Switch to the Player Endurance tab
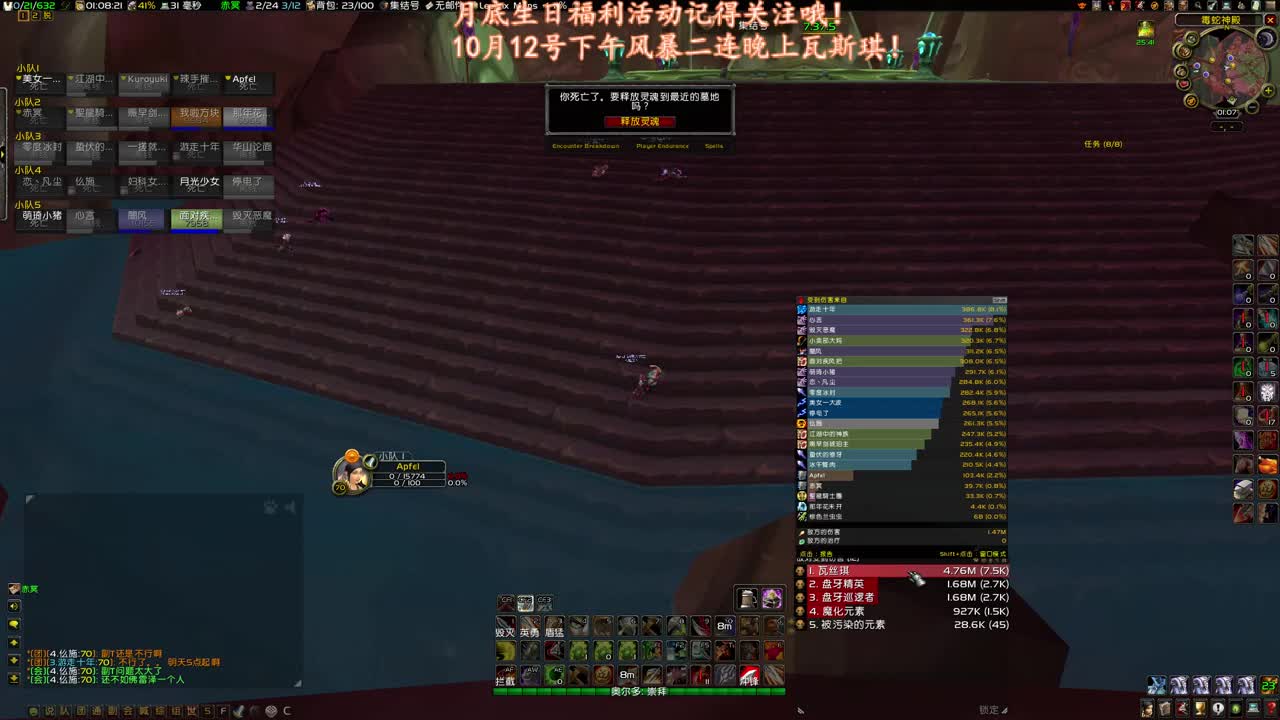The image size is (1280, 720). click(x=663, y=146)
